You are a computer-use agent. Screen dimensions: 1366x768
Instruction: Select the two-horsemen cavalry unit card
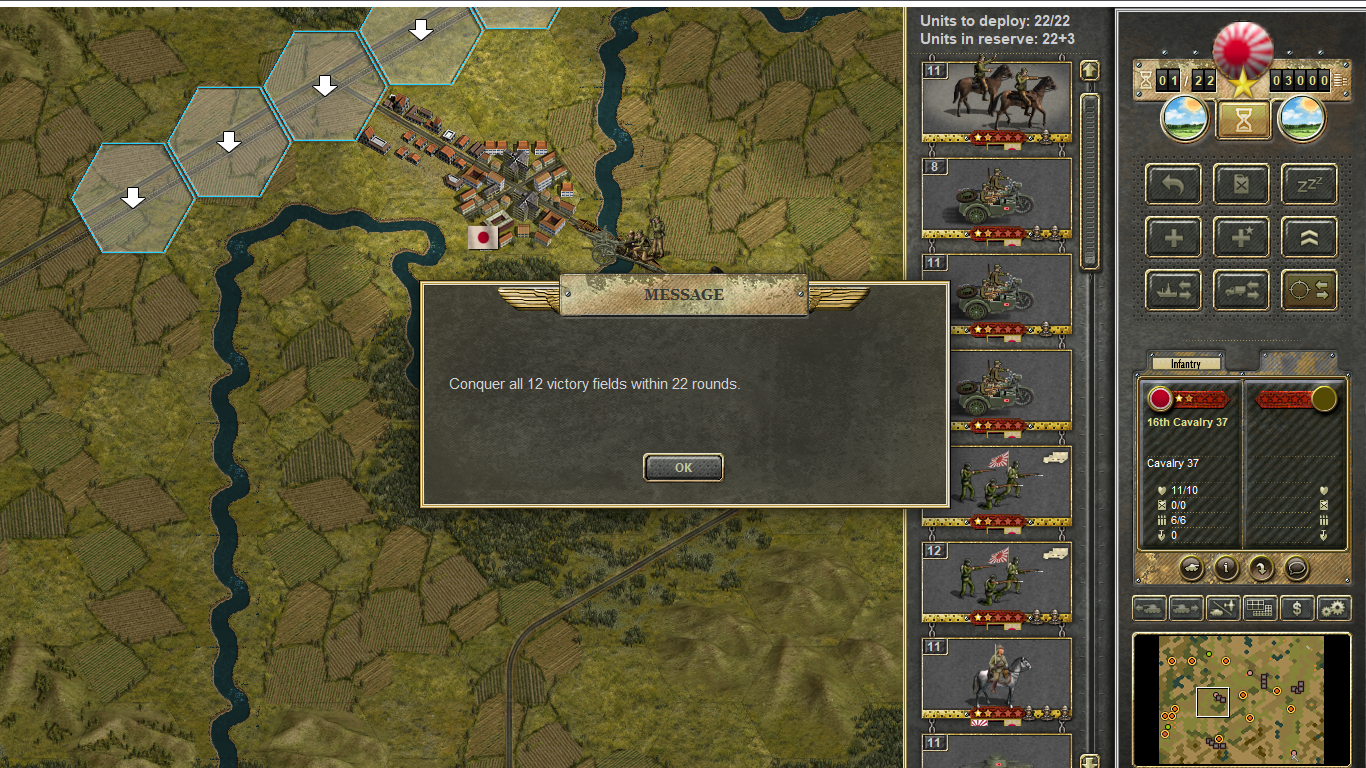pos(996,101)
